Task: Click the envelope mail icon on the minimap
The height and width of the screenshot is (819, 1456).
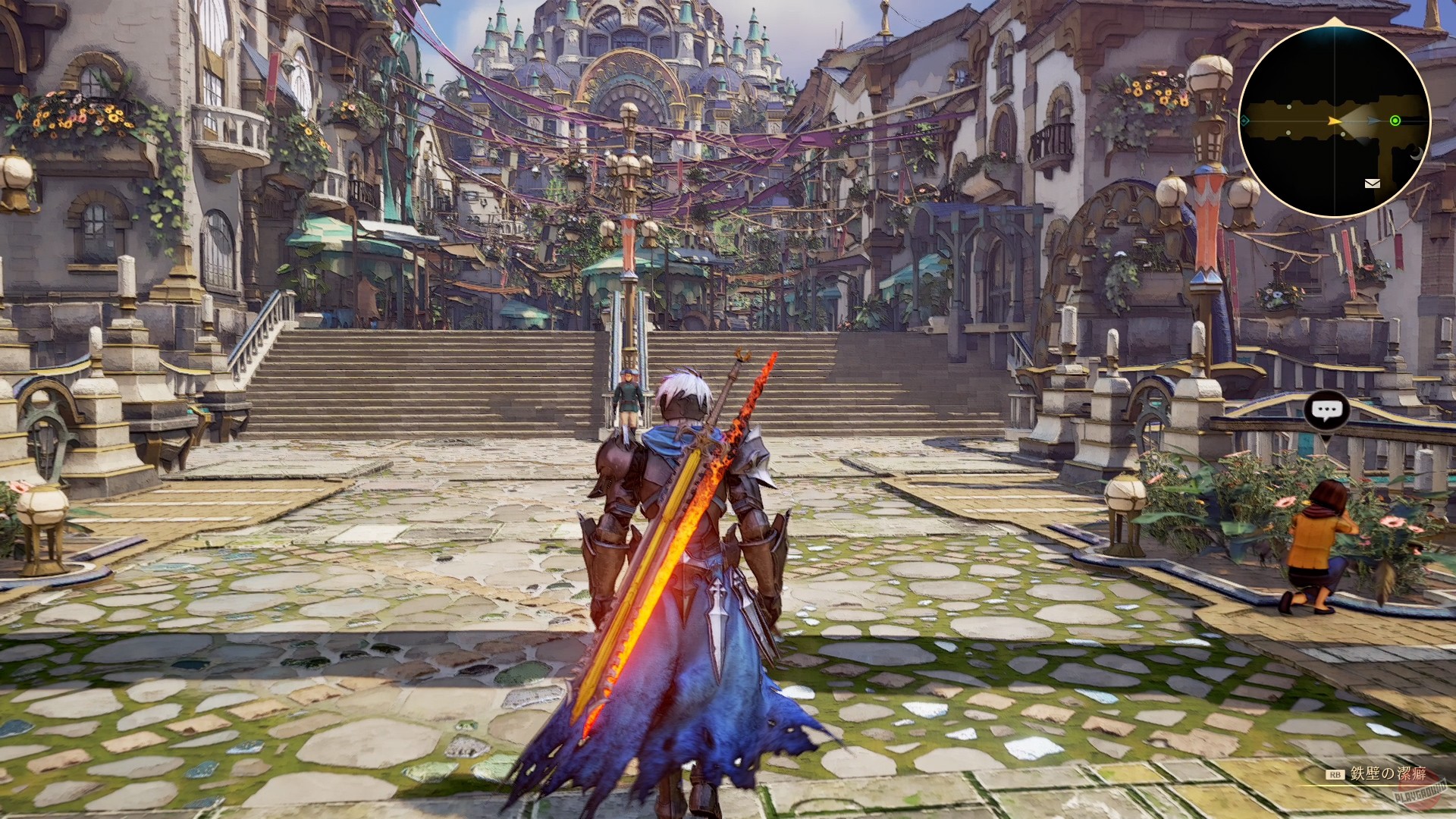Action: click(x=1373, y=184)
